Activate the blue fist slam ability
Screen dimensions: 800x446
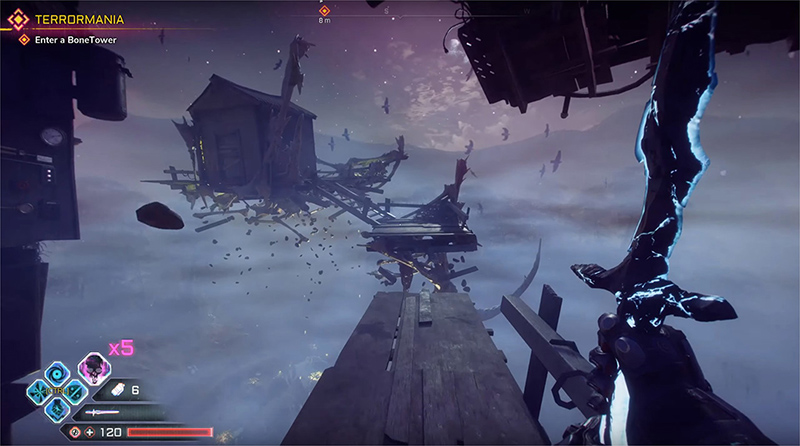coord(56,408)
